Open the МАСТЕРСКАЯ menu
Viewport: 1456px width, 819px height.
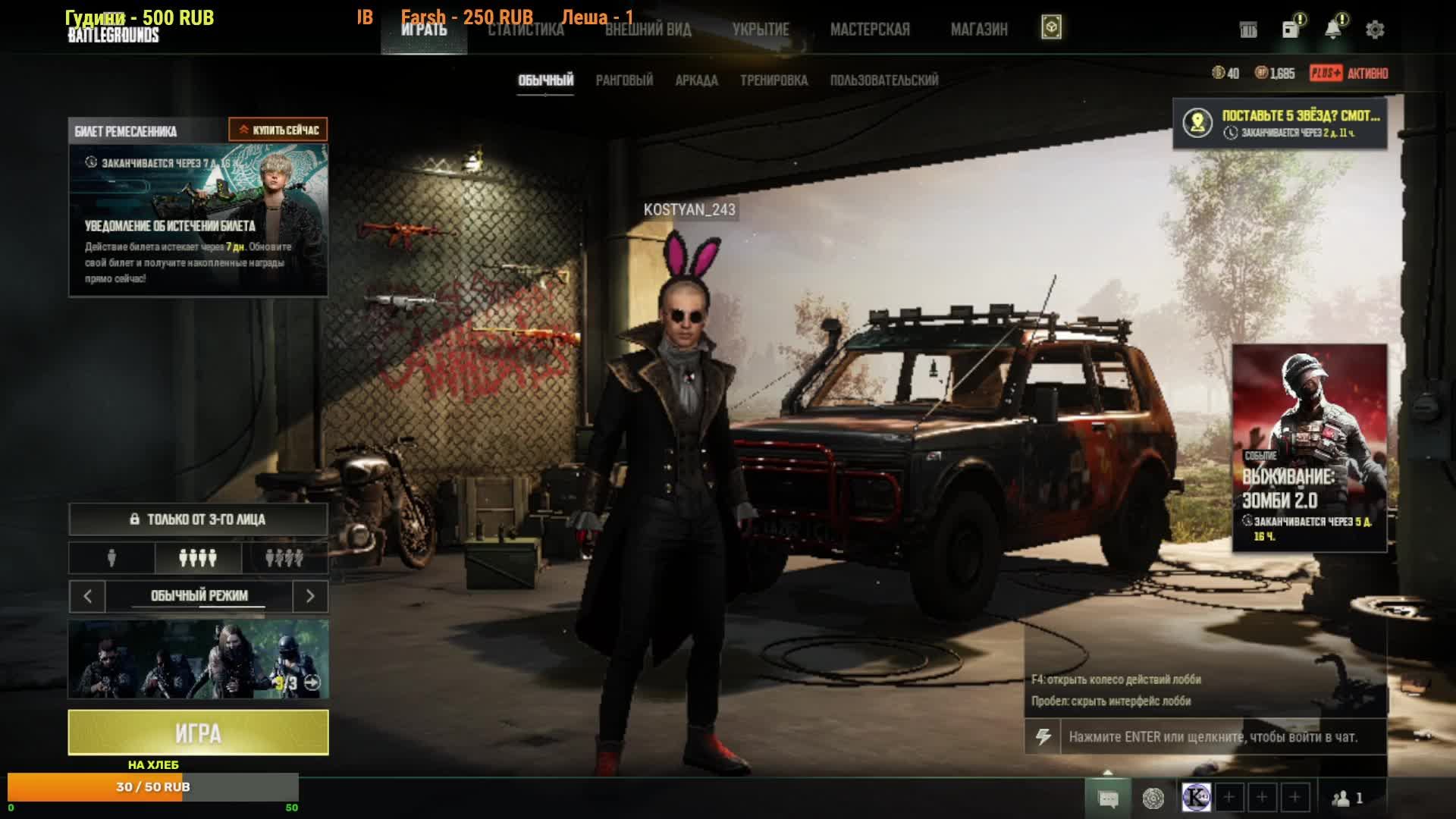(x=869, y=30)
